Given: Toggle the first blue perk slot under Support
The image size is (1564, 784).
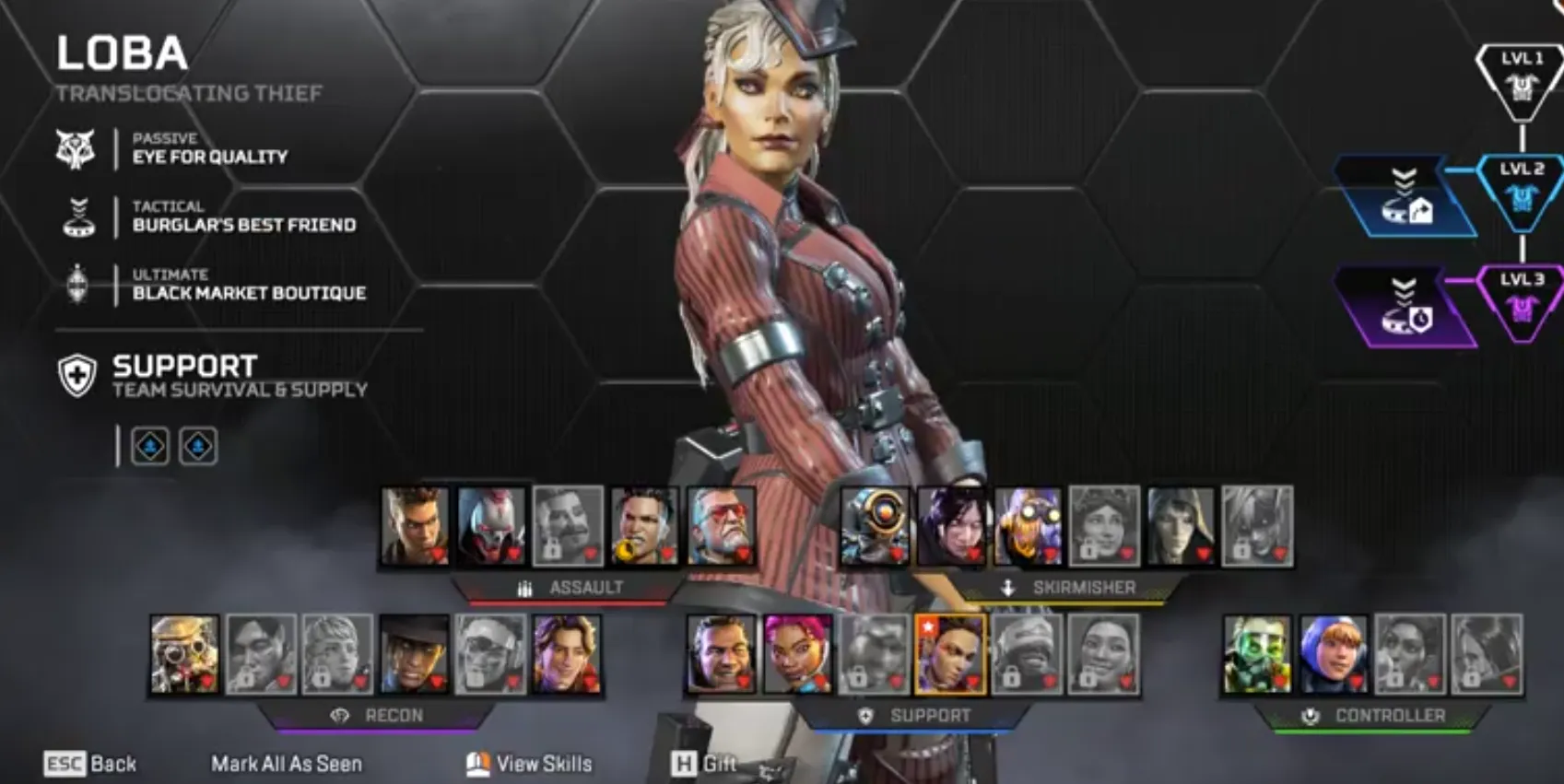Looking at the screenshot, I should point(150,446).
